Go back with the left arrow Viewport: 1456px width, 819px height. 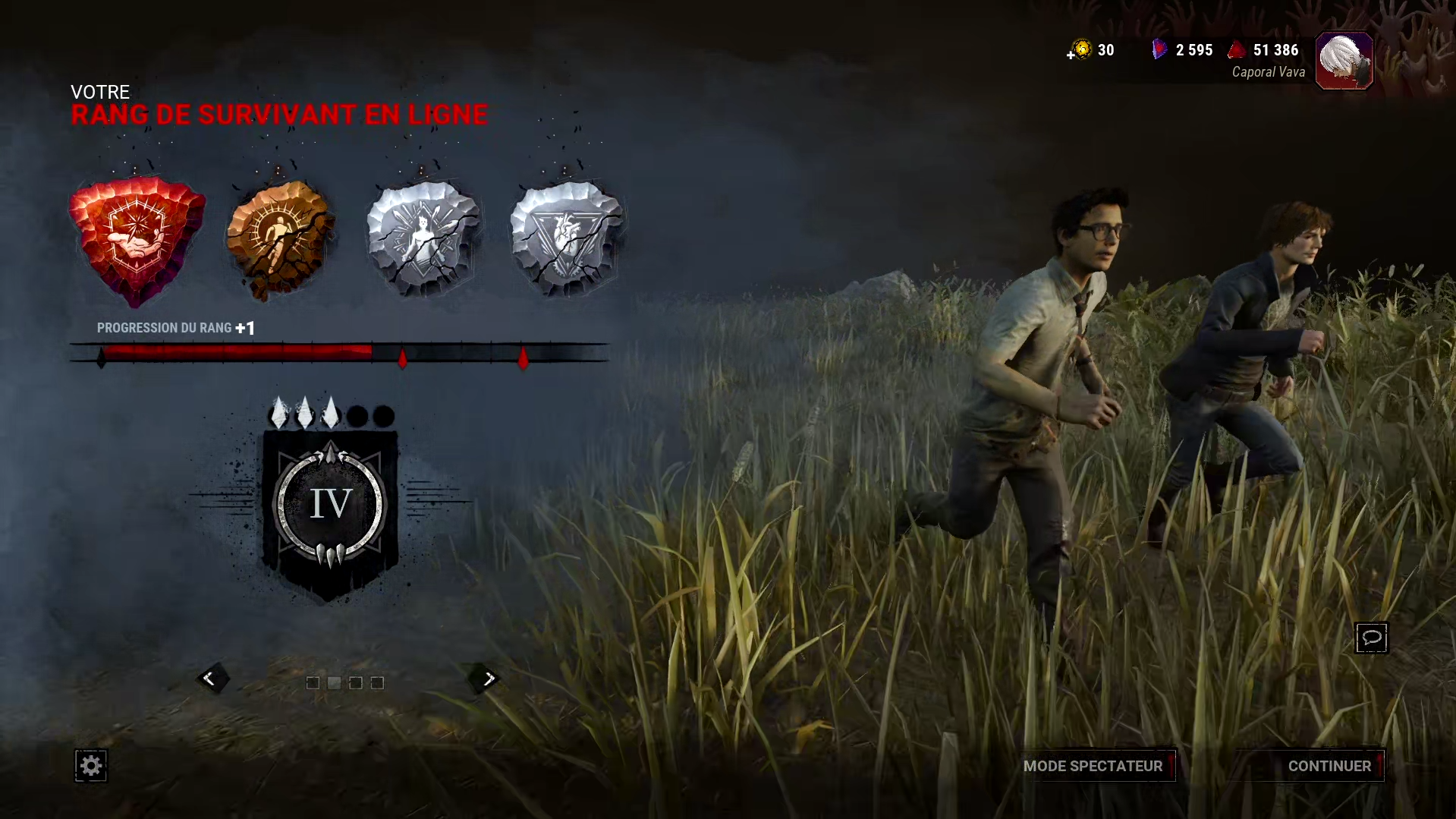[x=209, y=679]
